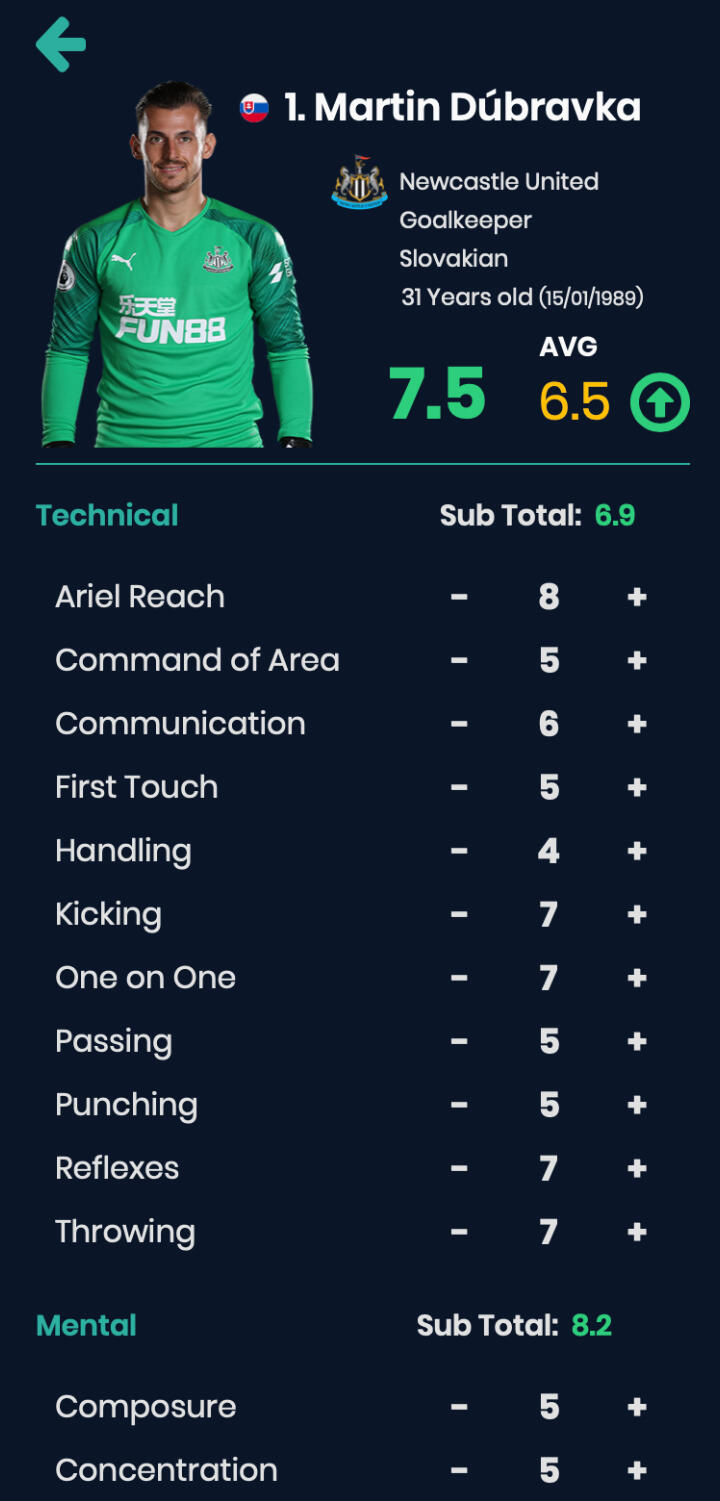Increase the Ariel Reach rating
The width and height of the screenshot is (720, 1501).
point(637,597)
